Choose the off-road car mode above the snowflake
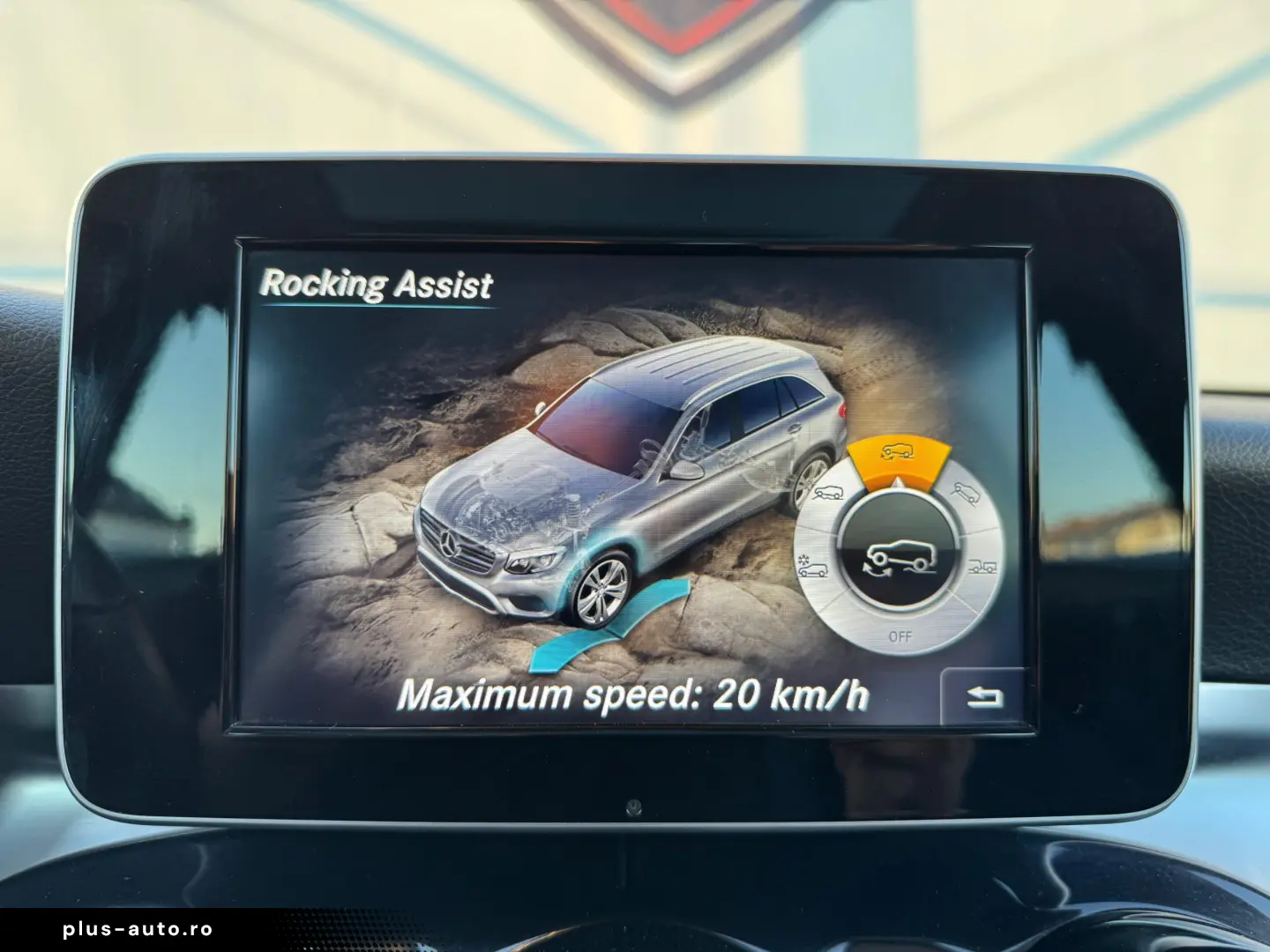This screenshot has height=952, width=1270. tap(828, 493)
